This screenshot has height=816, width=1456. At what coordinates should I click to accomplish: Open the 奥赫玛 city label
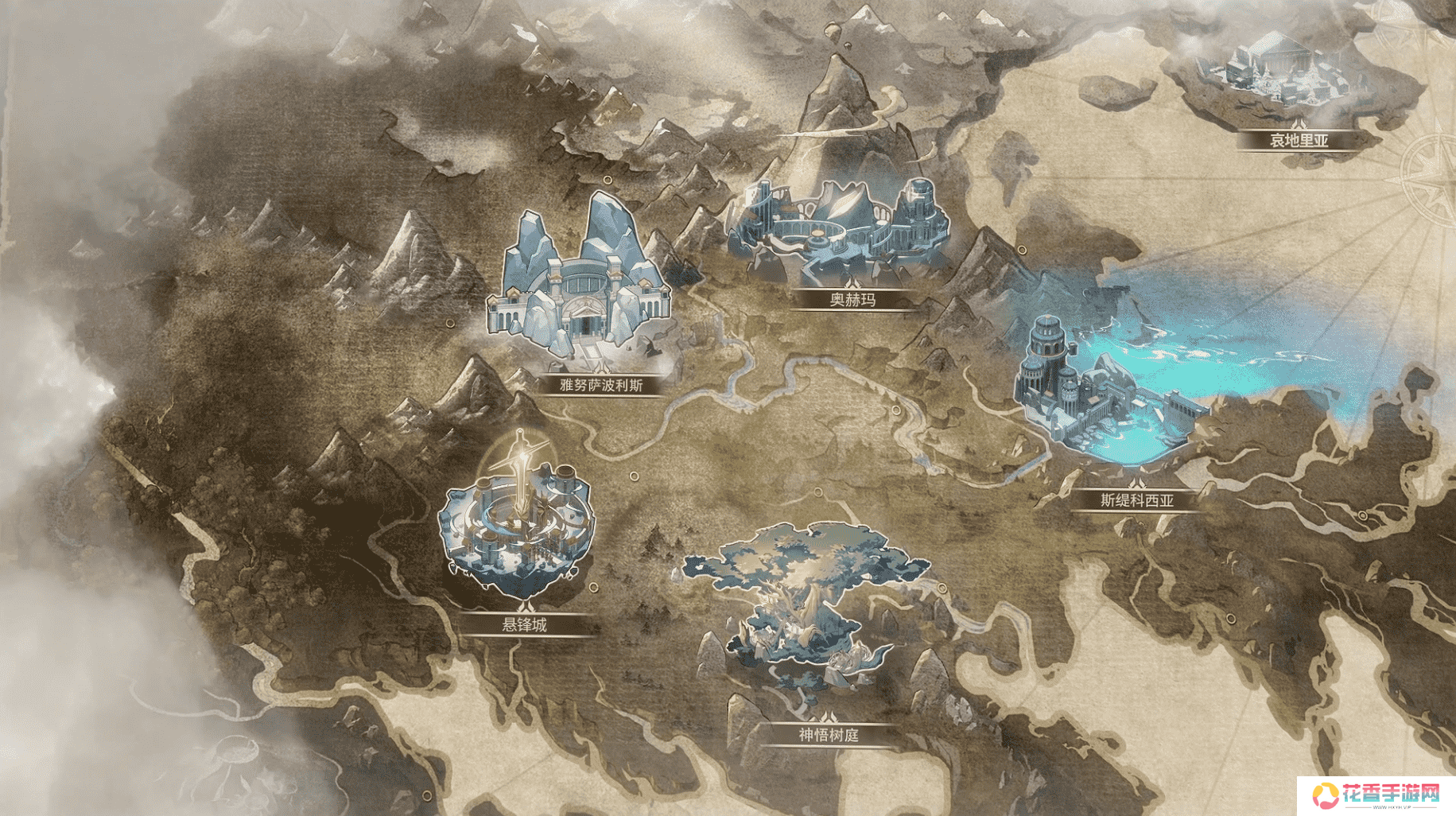pos(852,300)
